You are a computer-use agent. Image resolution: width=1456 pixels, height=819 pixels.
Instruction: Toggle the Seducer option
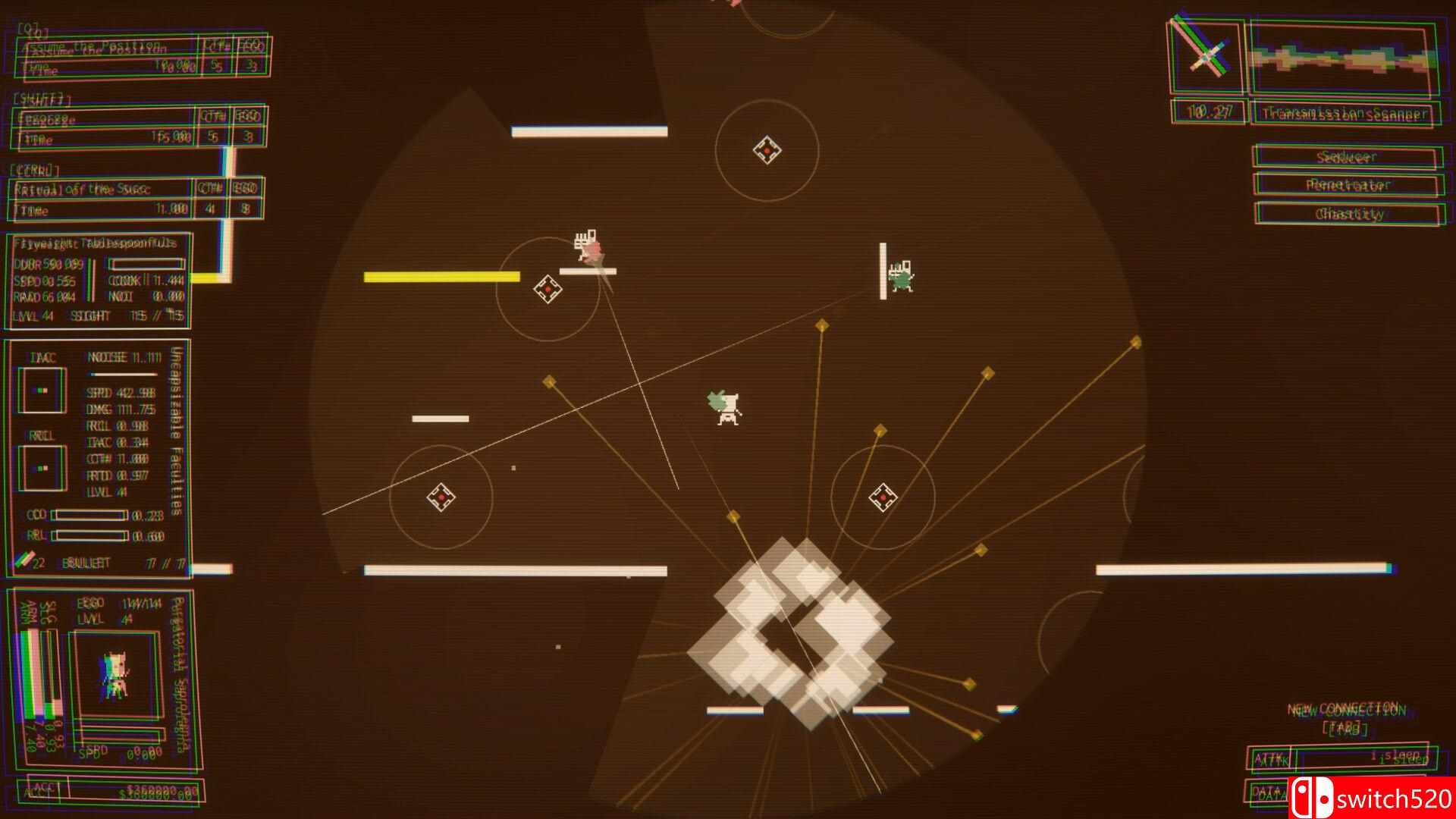click(x=1345, y=158)
